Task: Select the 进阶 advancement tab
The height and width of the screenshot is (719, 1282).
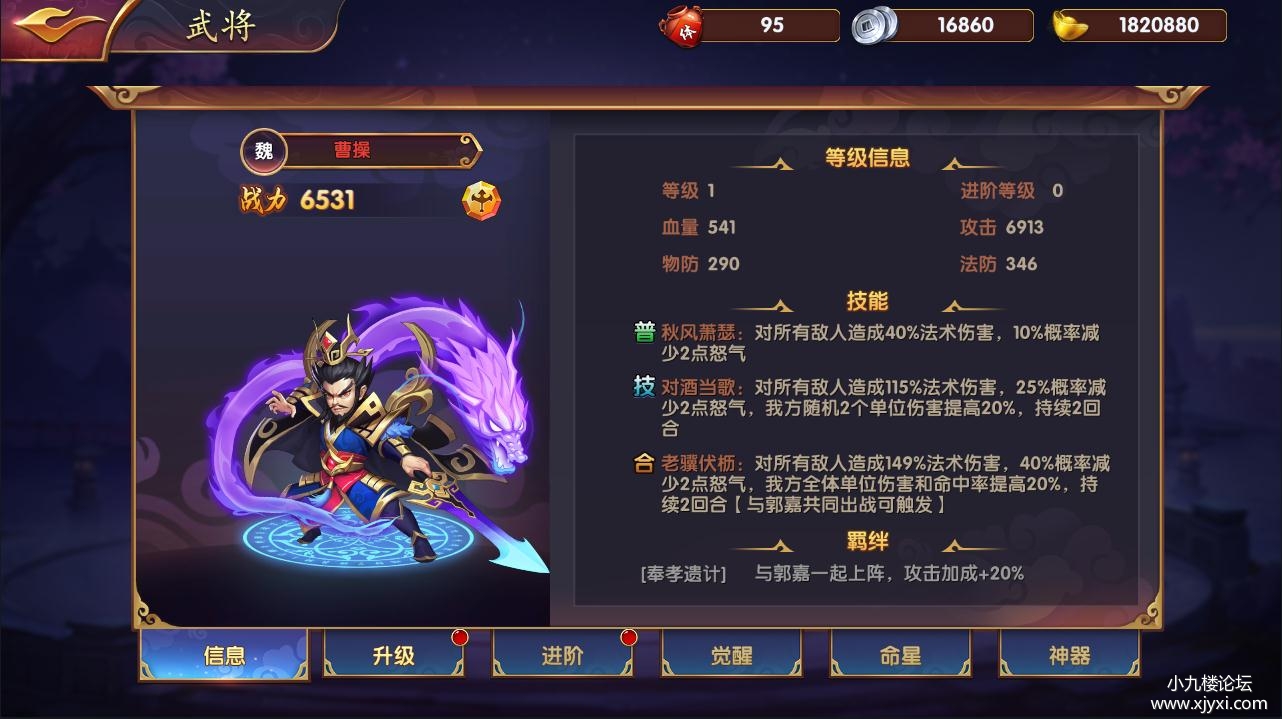Action: tap(562, 656)
